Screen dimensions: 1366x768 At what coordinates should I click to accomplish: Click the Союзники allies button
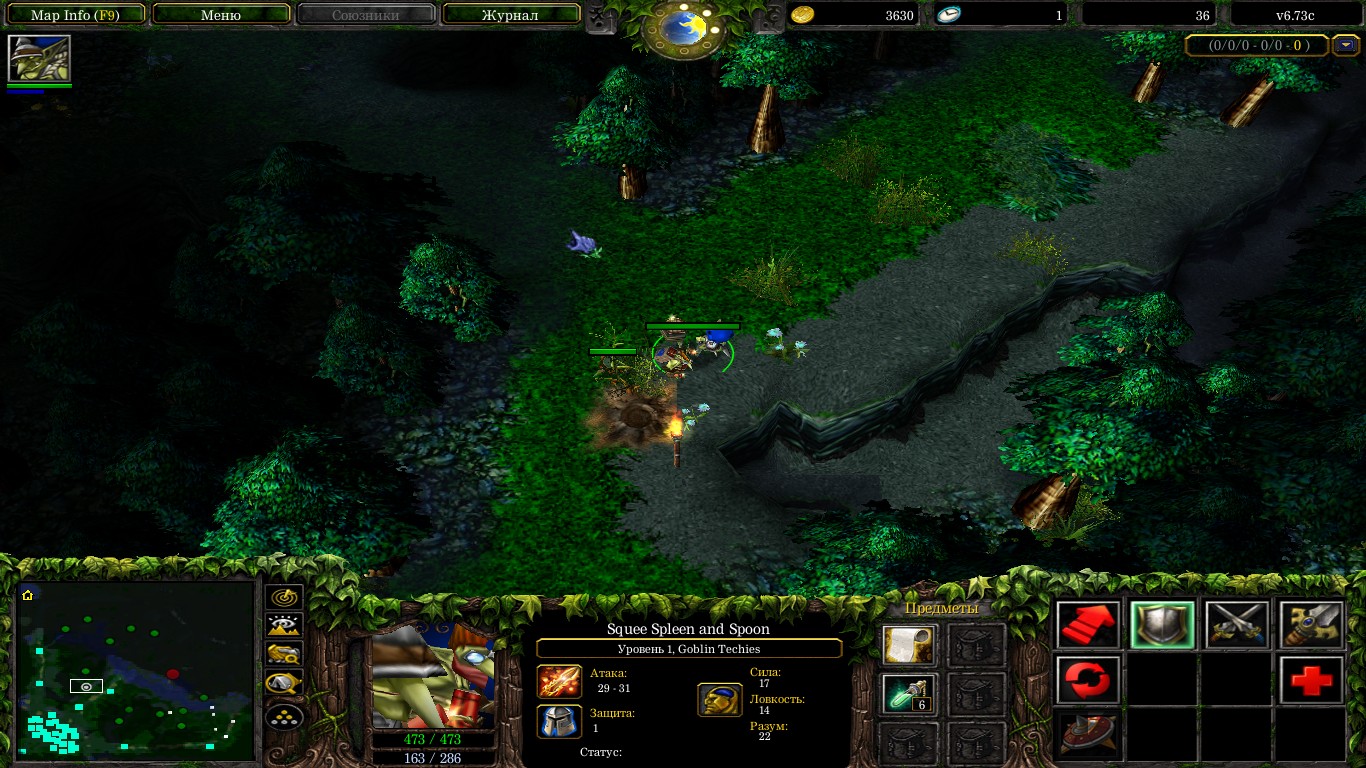point(365,15)
